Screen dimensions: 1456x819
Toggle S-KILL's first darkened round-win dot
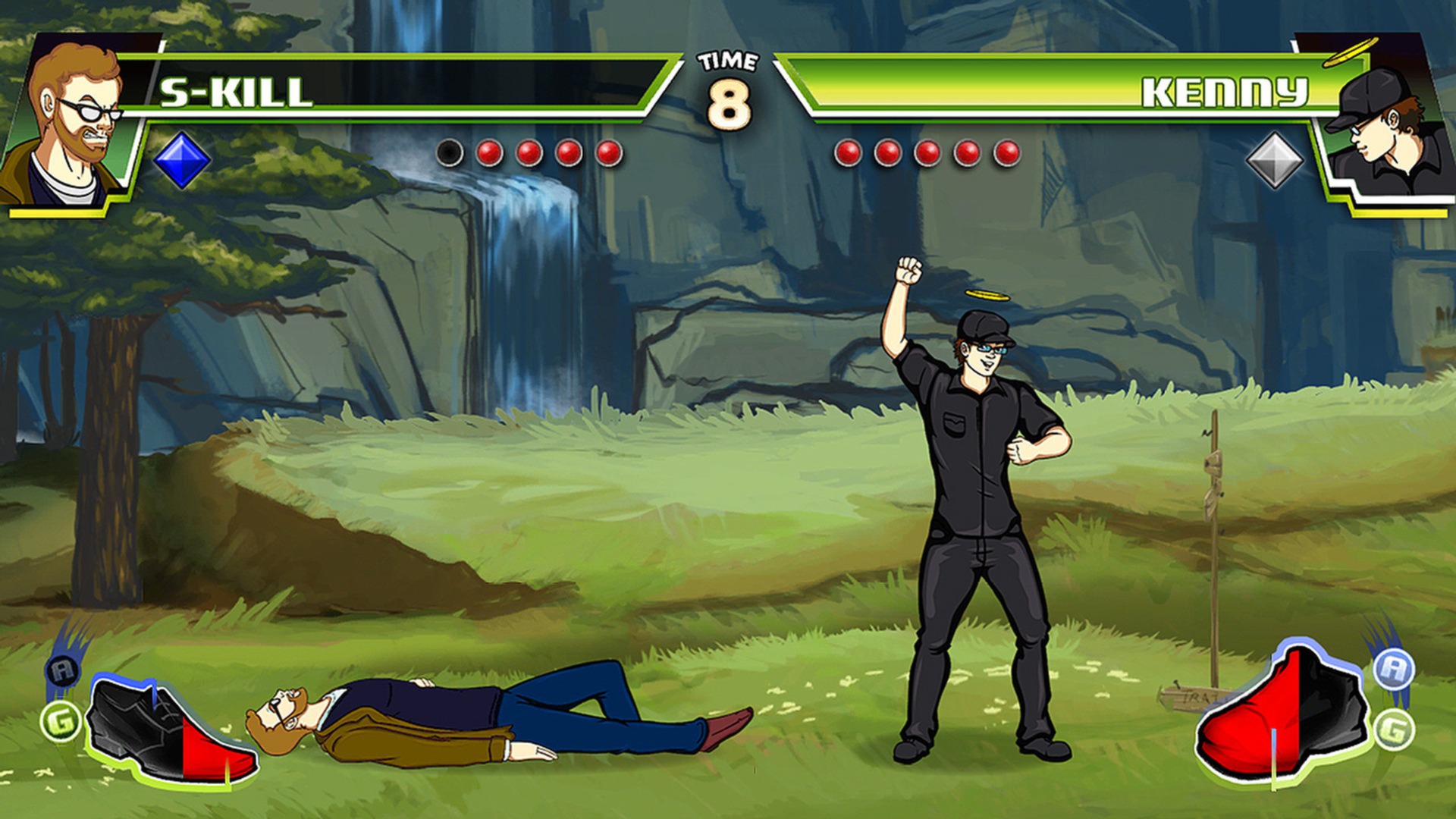point(450,153)
